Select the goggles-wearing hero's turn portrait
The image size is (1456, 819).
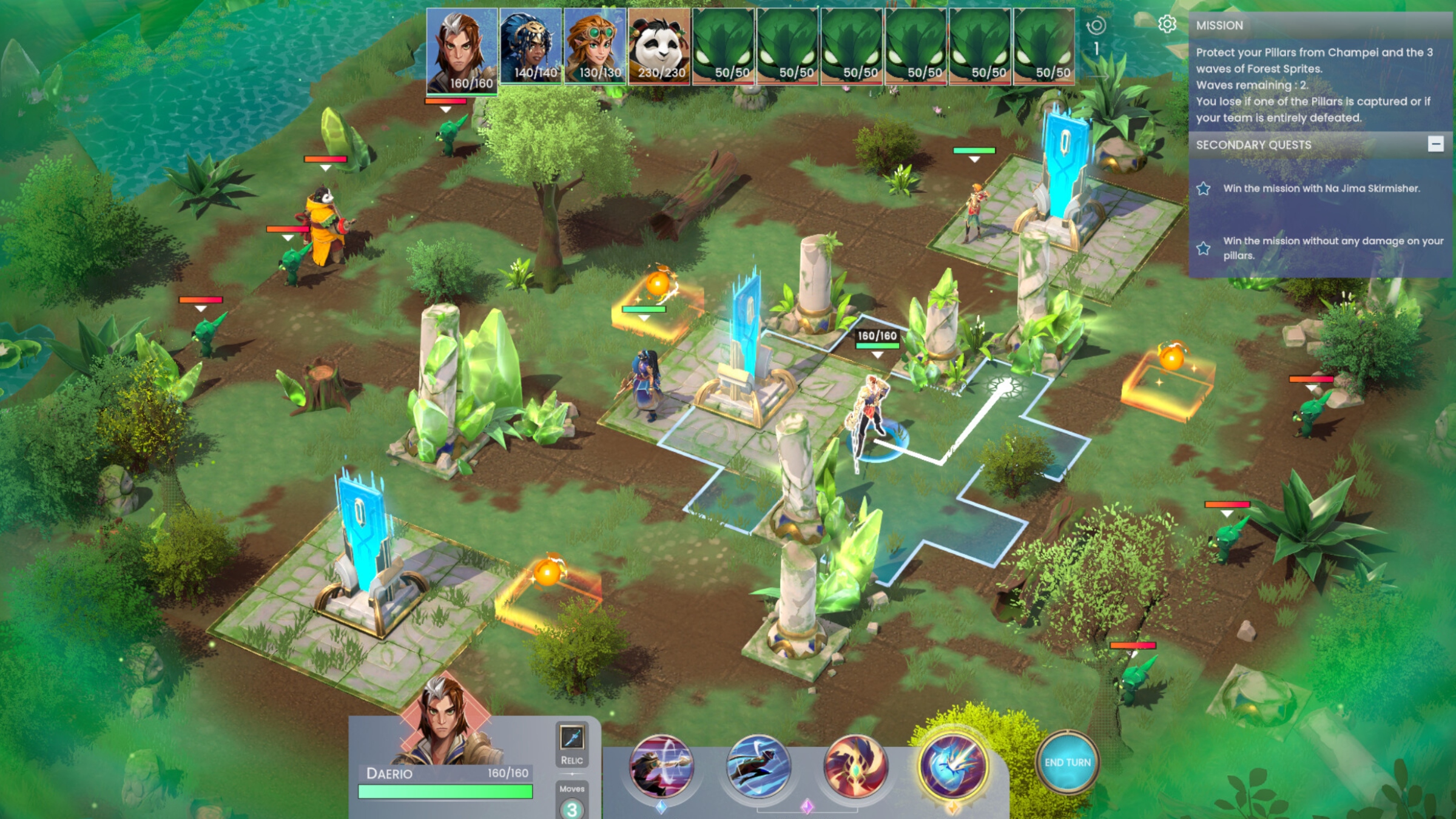(595, 46)
